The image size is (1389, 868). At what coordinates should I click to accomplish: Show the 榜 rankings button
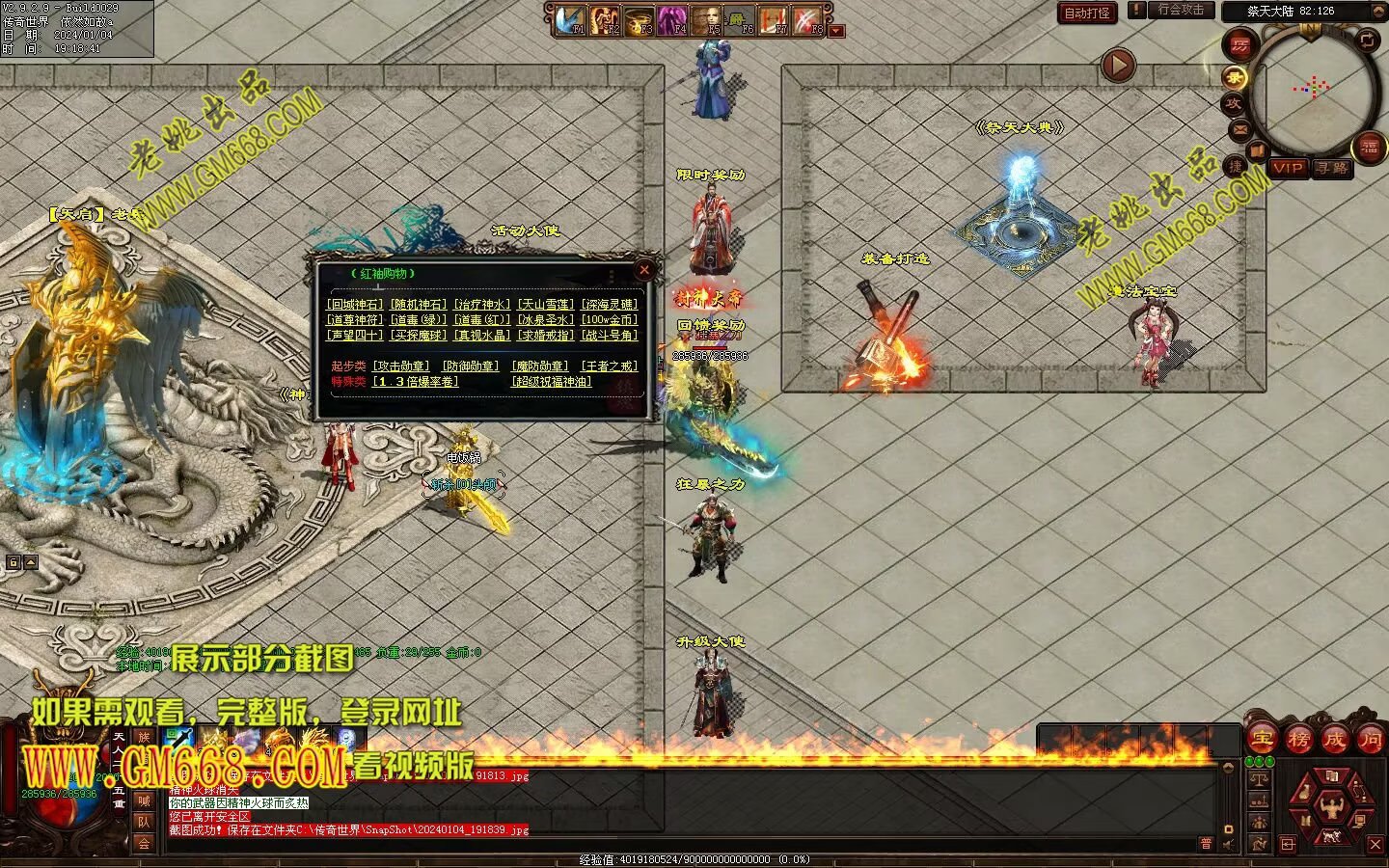pyautogui.click(x=1298, y=741)
